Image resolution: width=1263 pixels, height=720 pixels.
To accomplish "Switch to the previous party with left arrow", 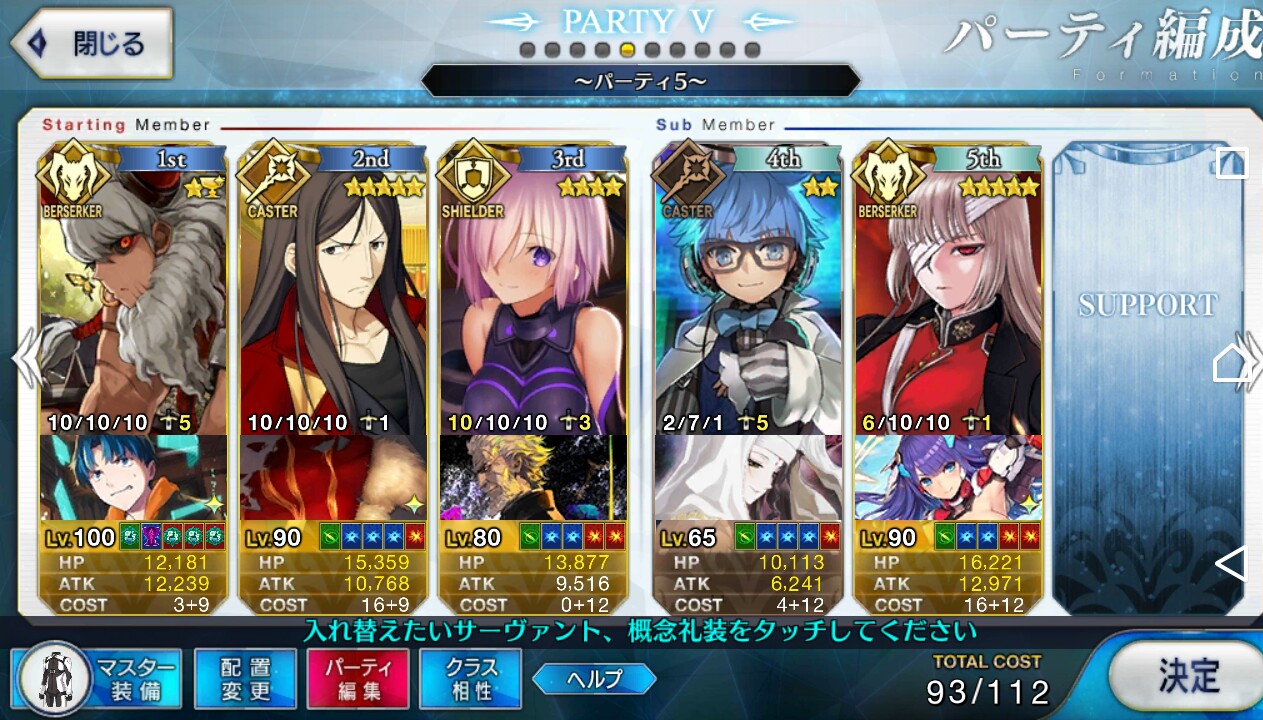I will pos(24,360).
